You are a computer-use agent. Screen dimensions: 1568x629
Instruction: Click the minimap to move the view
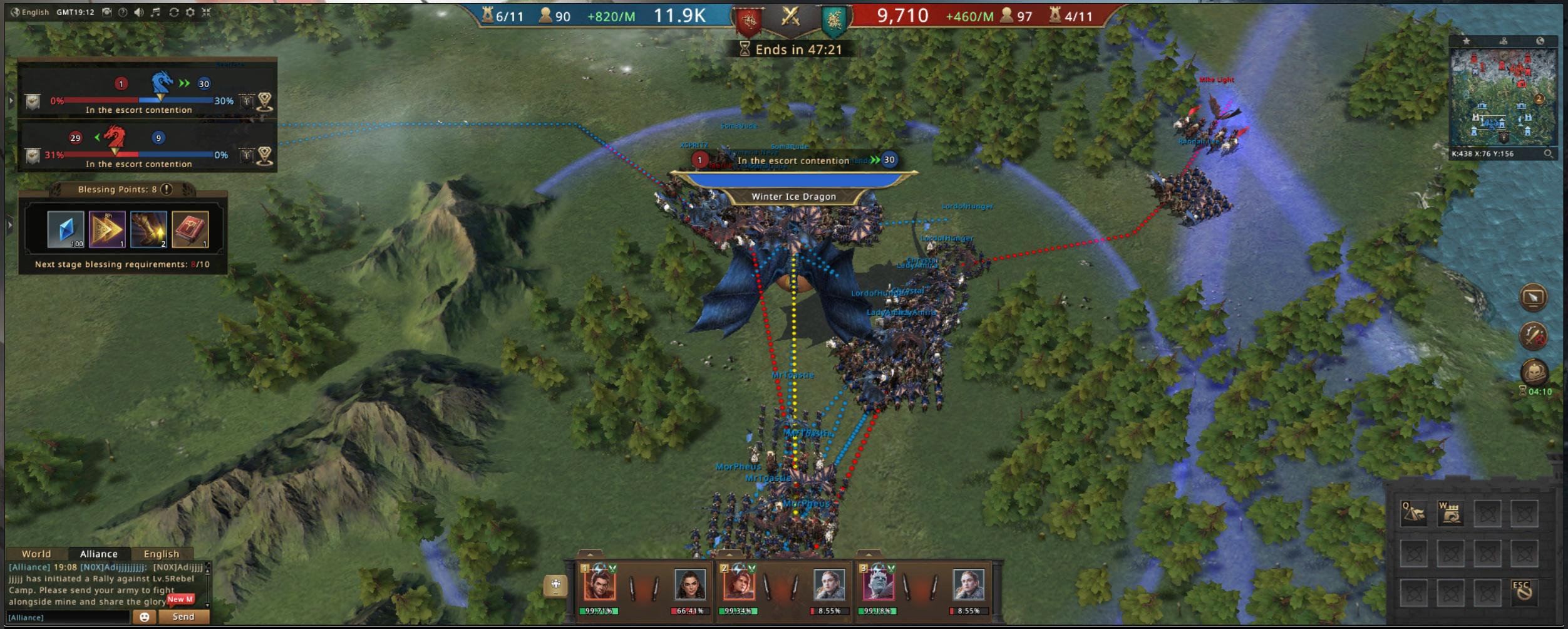(x=1503, y=97)
